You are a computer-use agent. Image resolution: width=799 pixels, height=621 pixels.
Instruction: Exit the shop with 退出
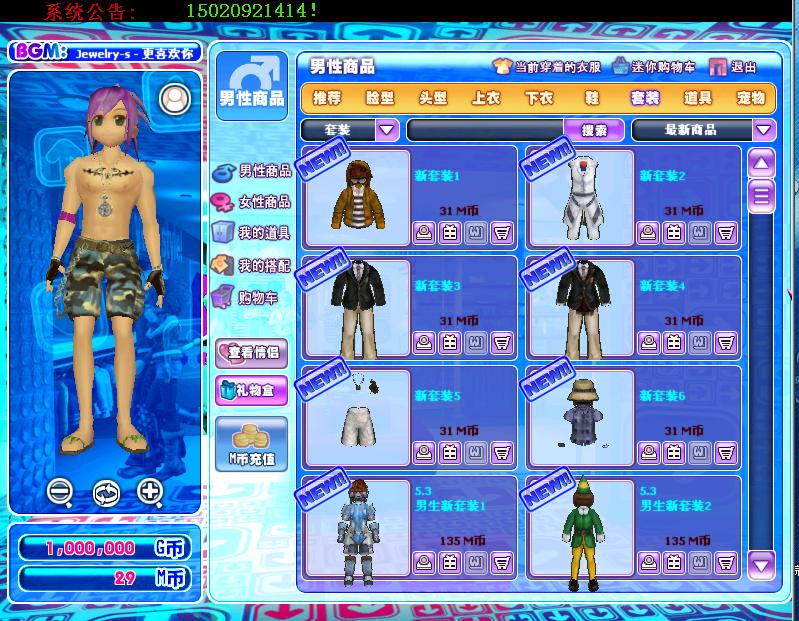pos(733,67)
